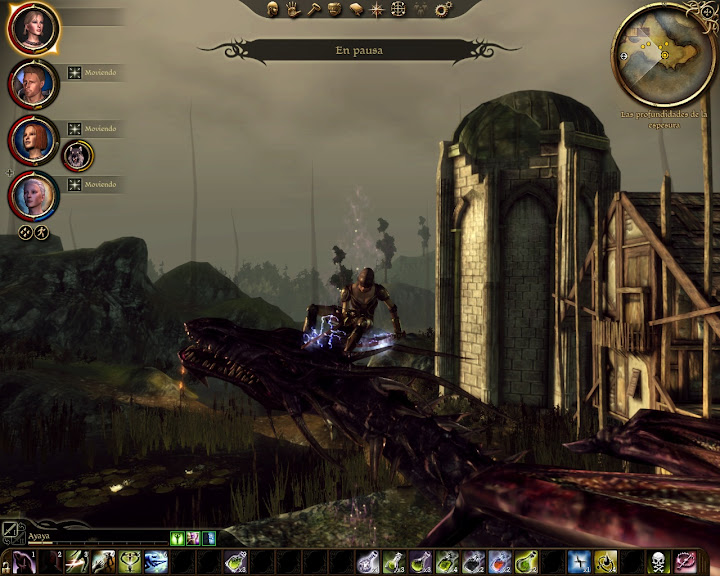This screenshot has height=576, width=720.
Task: Toggle the hold position running figure button
Action: (x=42, y=232)
